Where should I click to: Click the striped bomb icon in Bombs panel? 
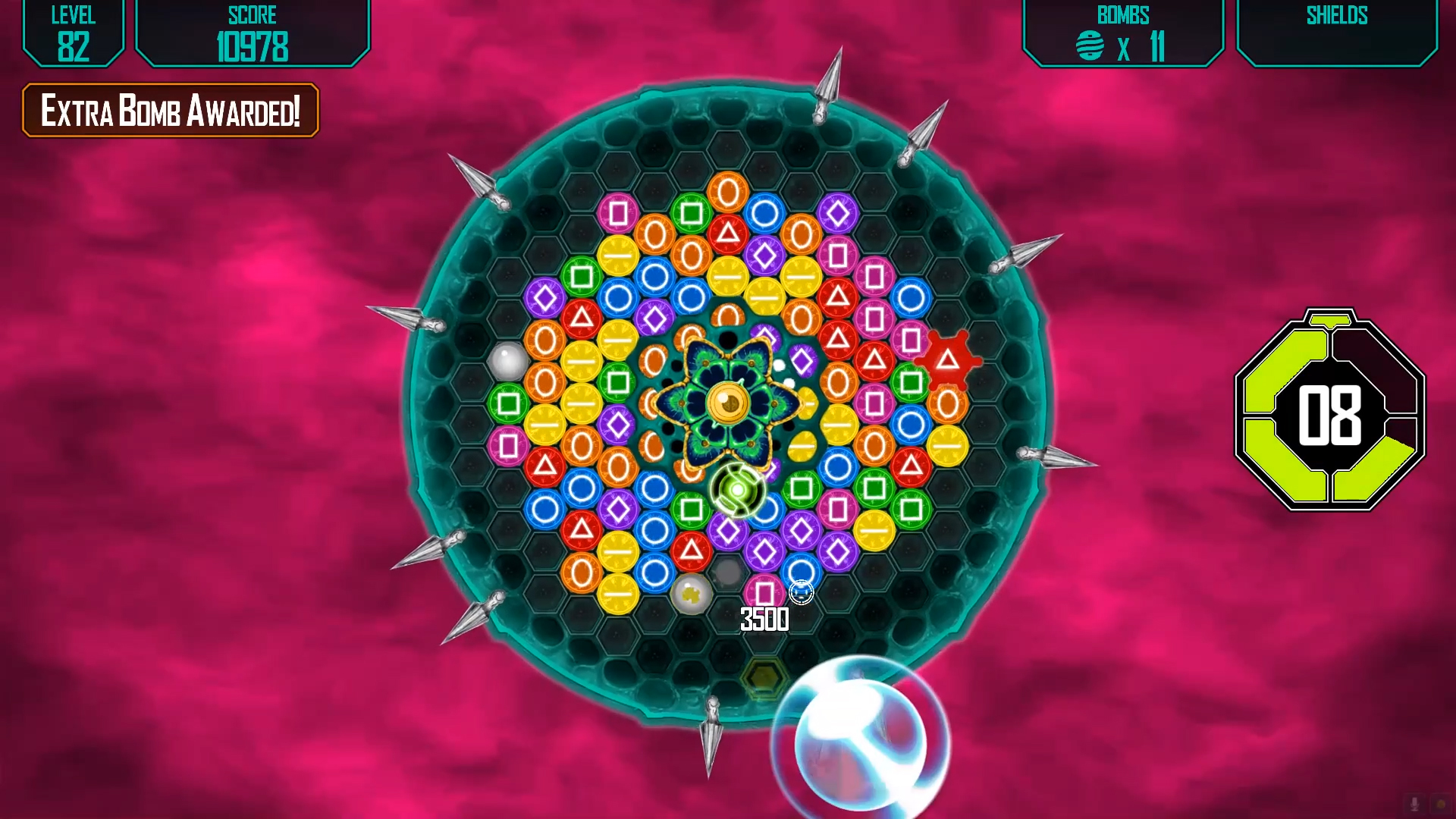pos(1090,46)
